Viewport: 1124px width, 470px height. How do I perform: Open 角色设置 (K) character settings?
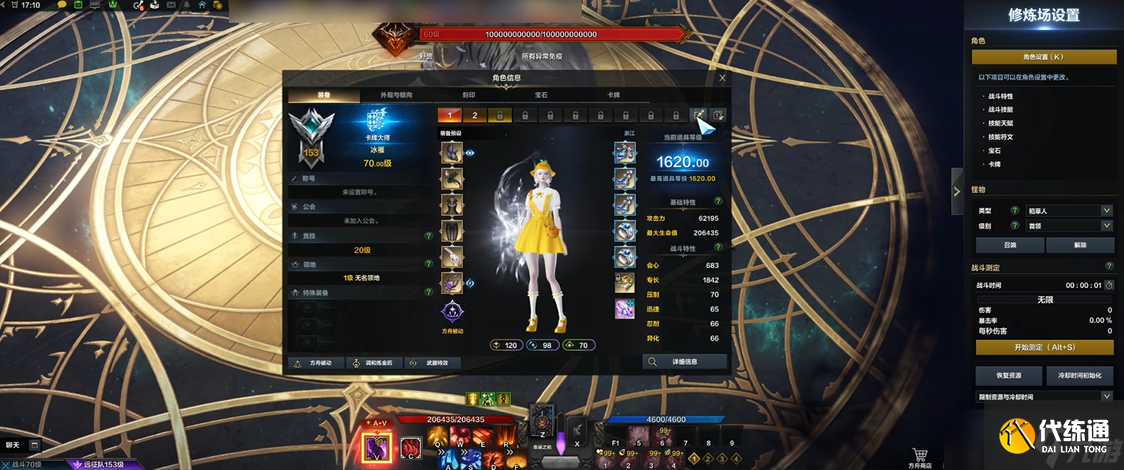coord(1043,57)
